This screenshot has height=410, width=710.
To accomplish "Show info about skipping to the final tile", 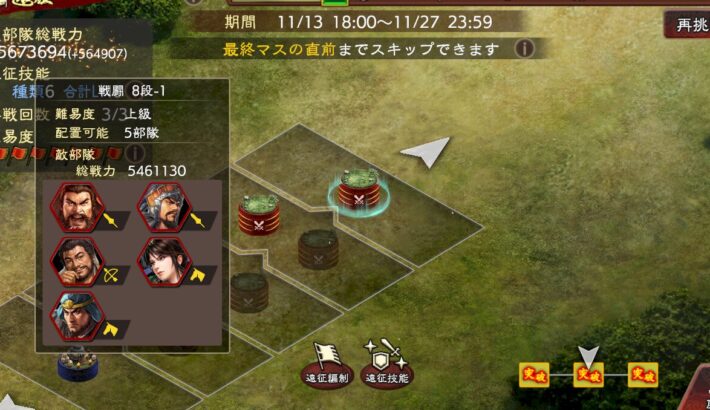I will tap(523, 48).
